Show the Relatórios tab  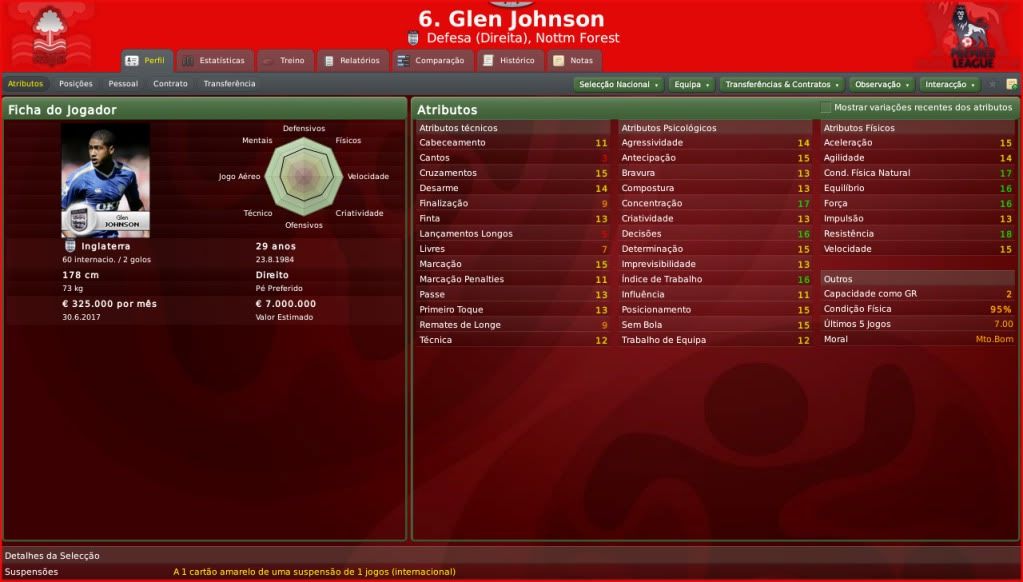click(x=352, y=61)
